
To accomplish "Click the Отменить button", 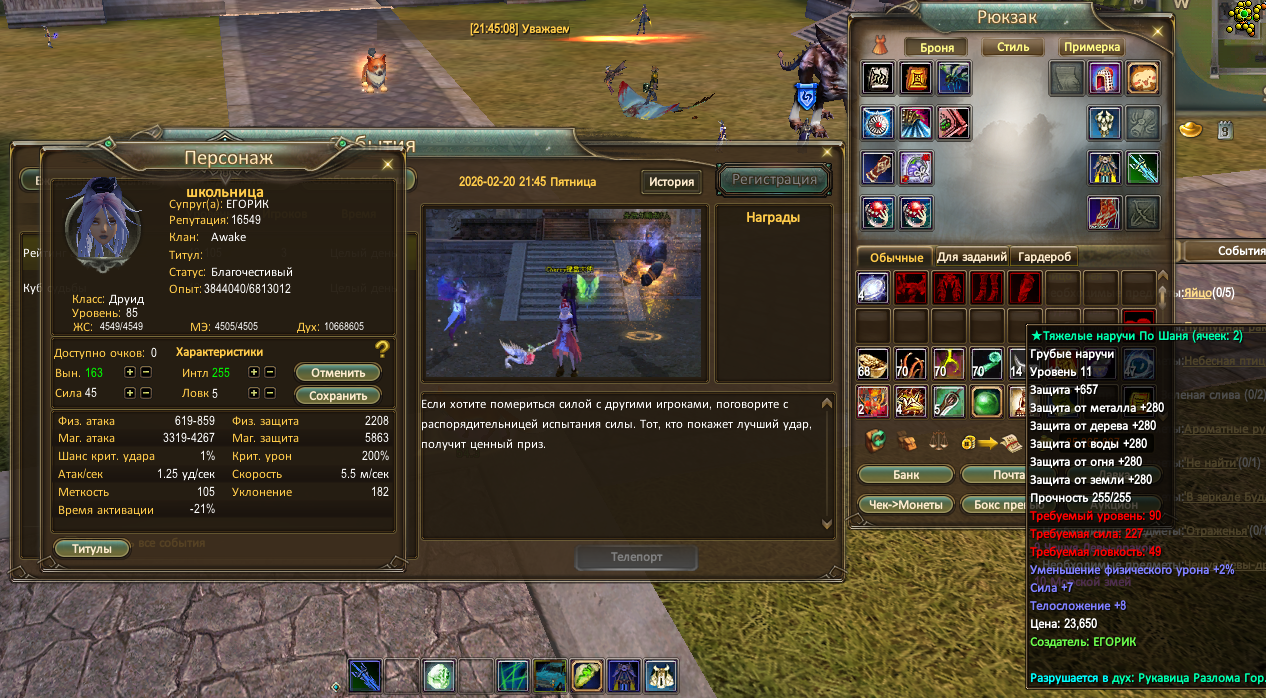I will [338, 372].
